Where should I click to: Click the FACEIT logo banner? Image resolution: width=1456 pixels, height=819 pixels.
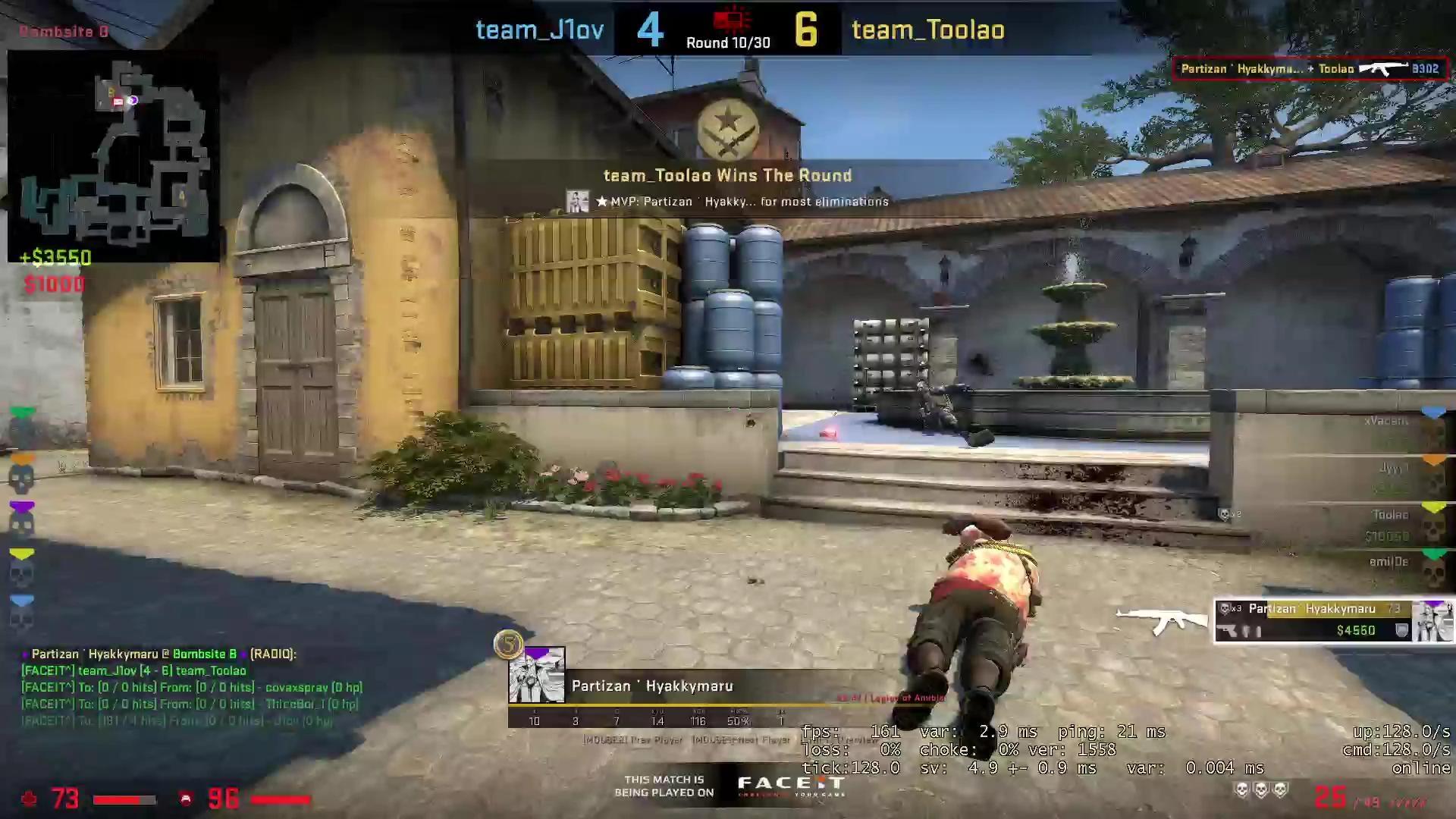pyautogui.click(x=790, y=786)
